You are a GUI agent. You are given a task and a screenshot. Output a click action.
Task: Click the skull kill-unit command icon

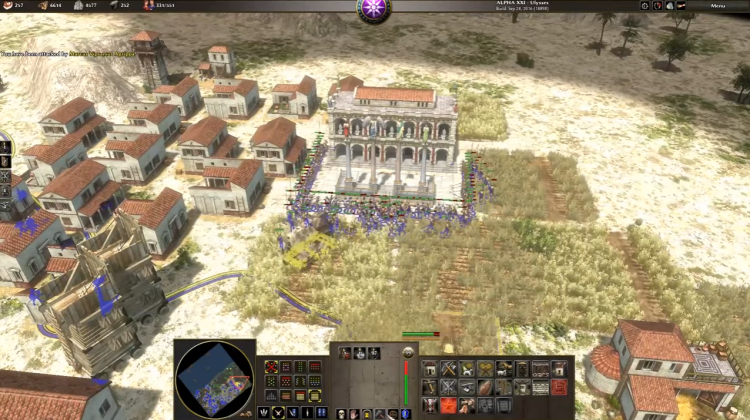click(339, 412)
